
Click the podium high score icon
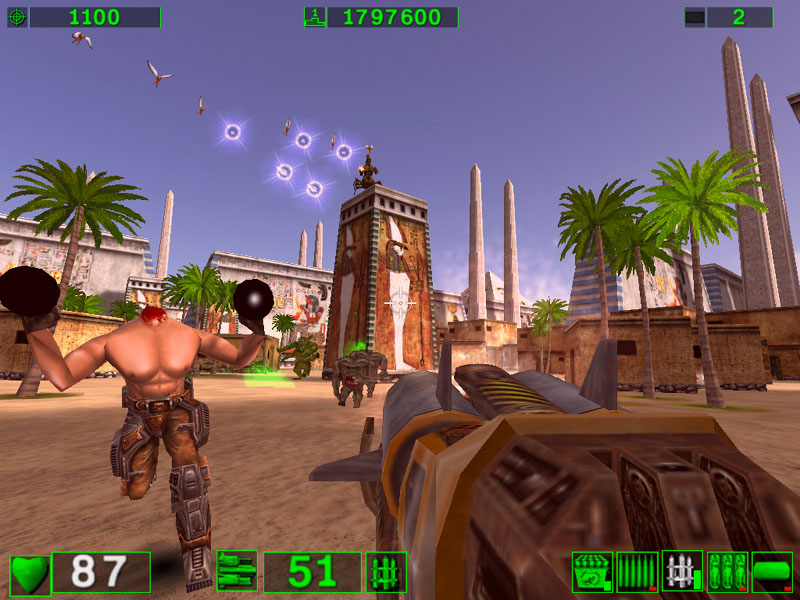point(314,17)
